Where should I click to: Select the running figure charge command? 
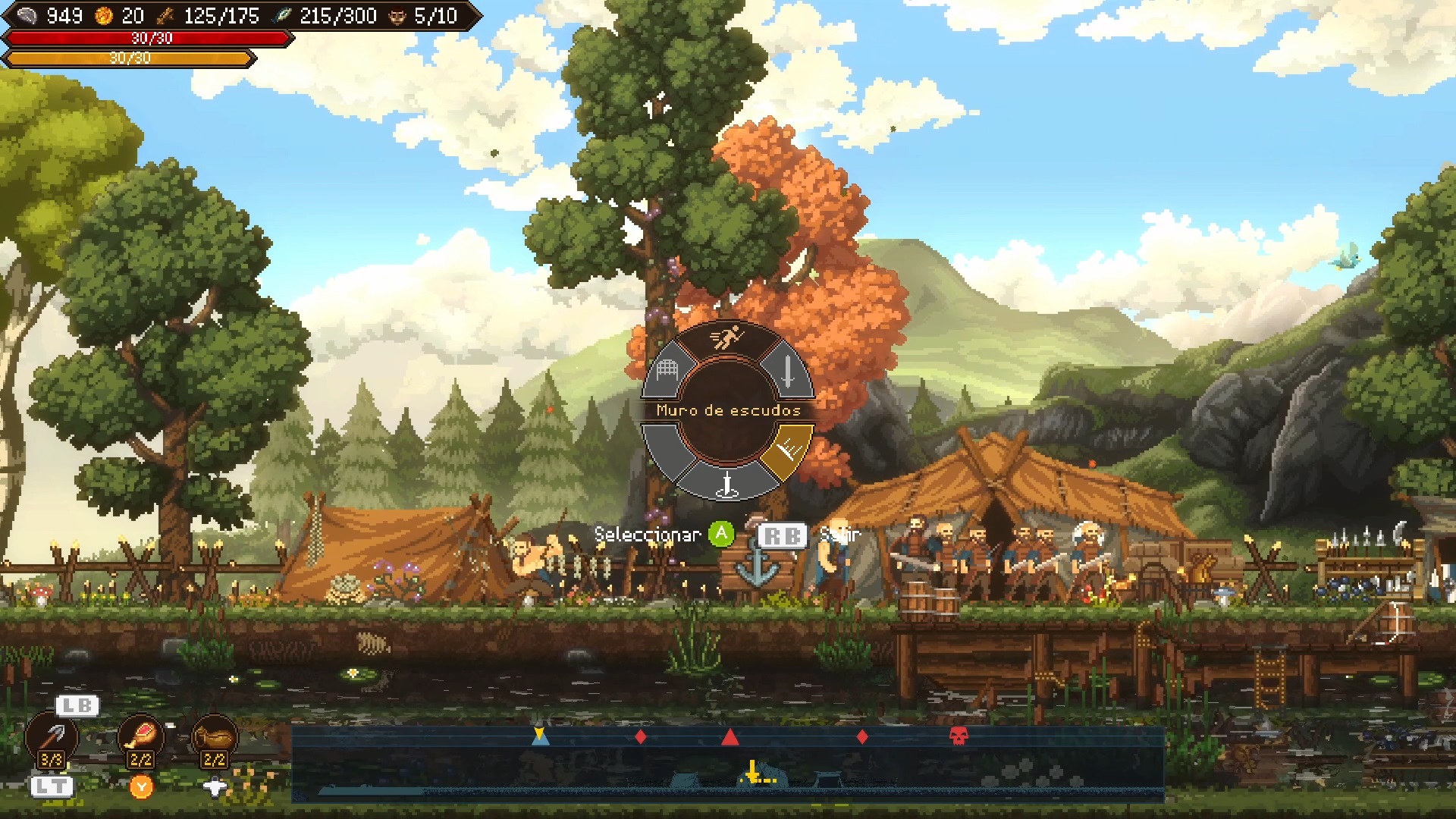[726, 337]
